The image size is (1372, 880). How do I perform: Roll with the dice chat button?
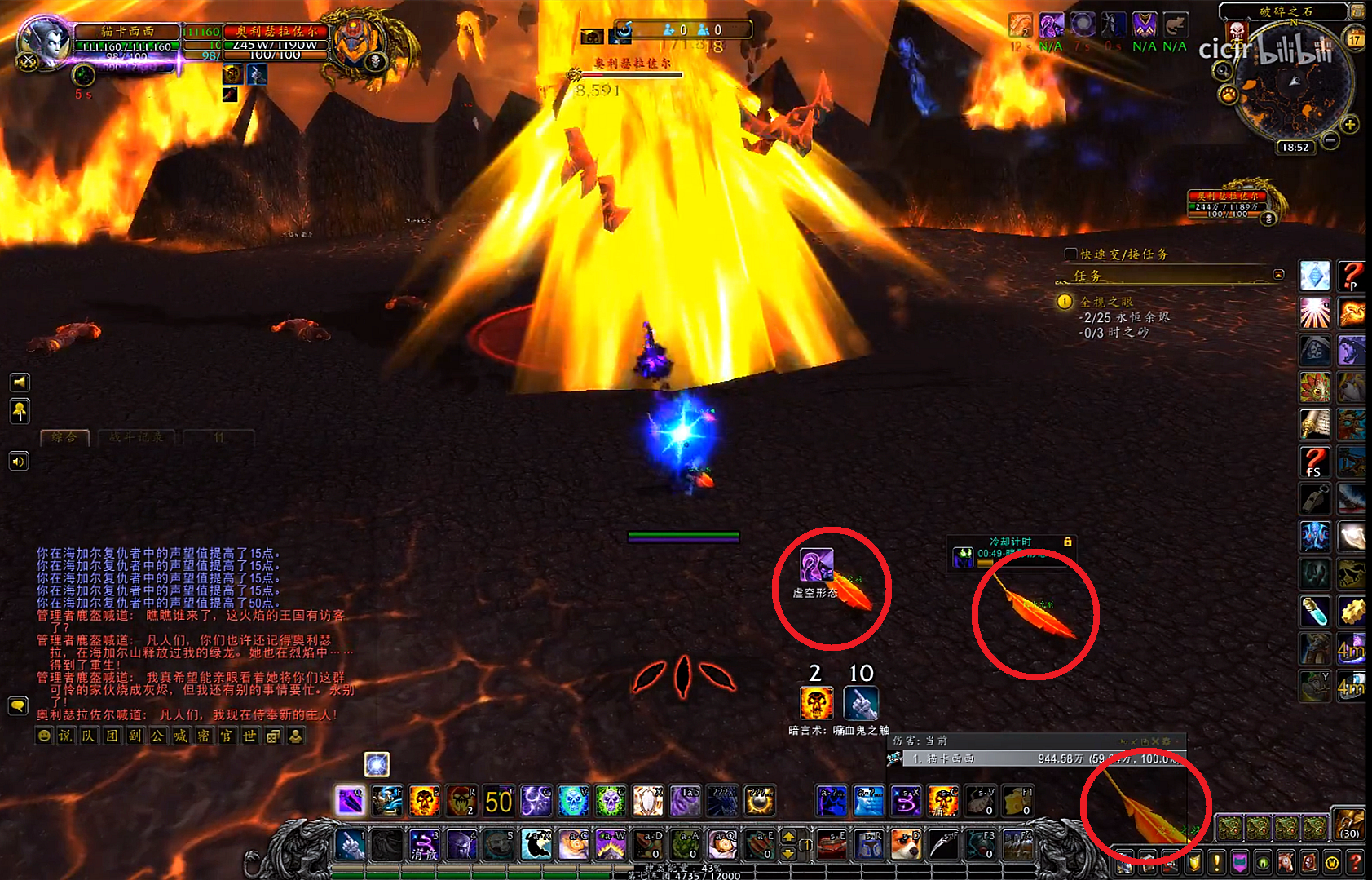(273, 736)
